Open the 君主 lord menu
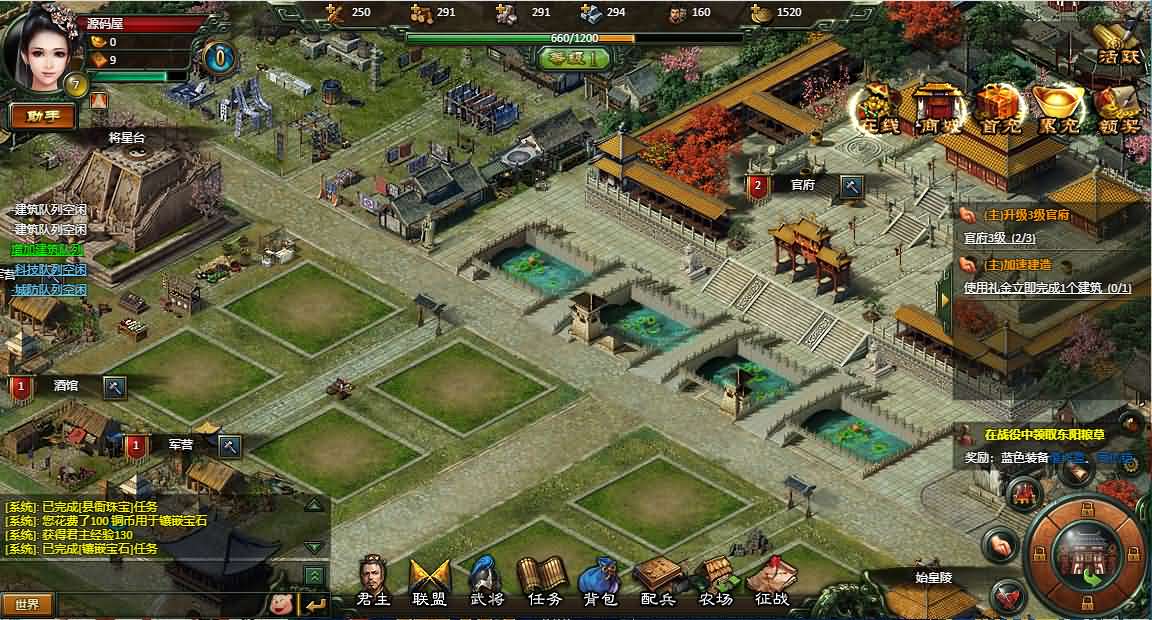The image size is (1152, 620). point(372,582)
